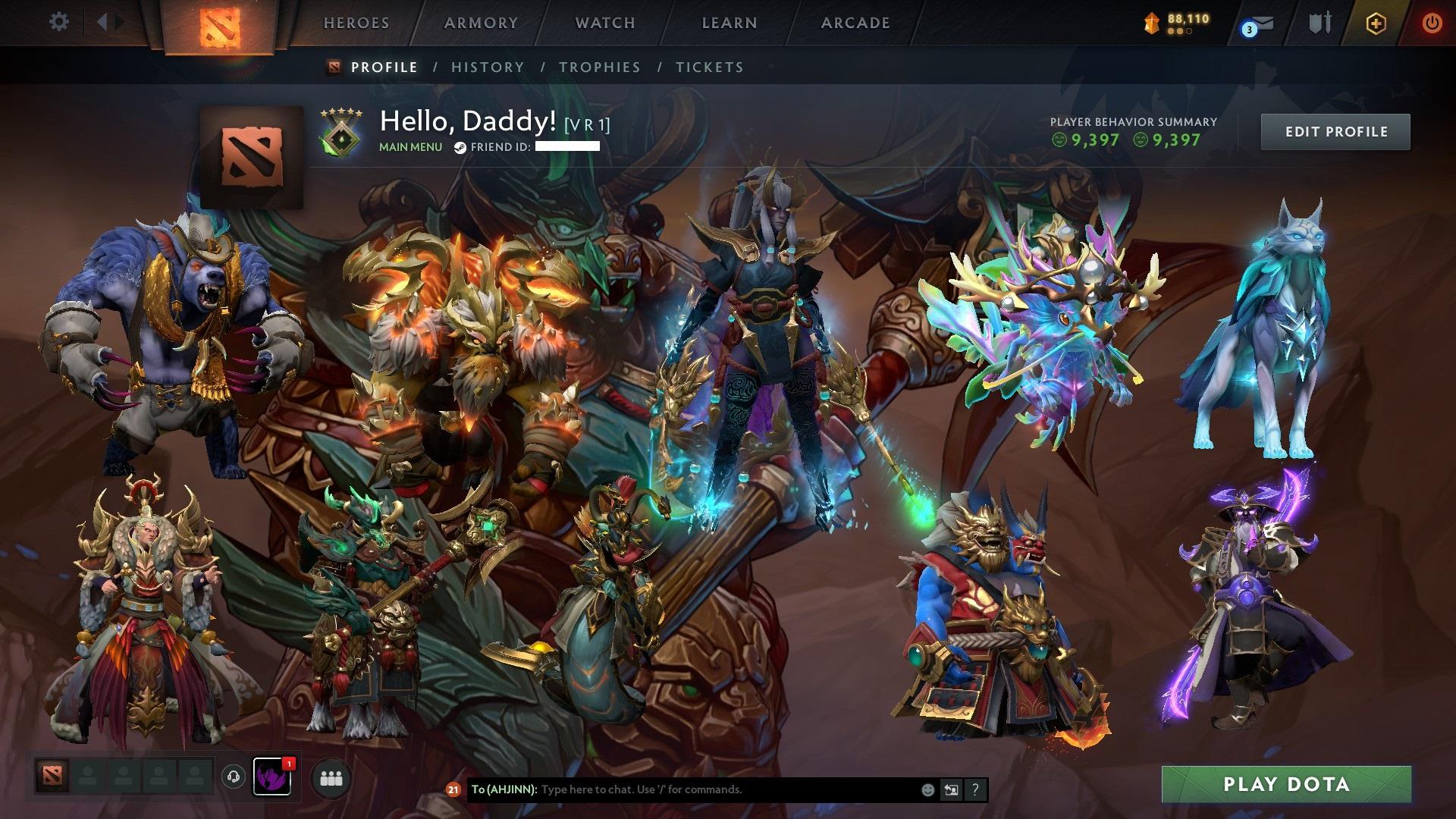Open the friends list icon

pos(331,776)
